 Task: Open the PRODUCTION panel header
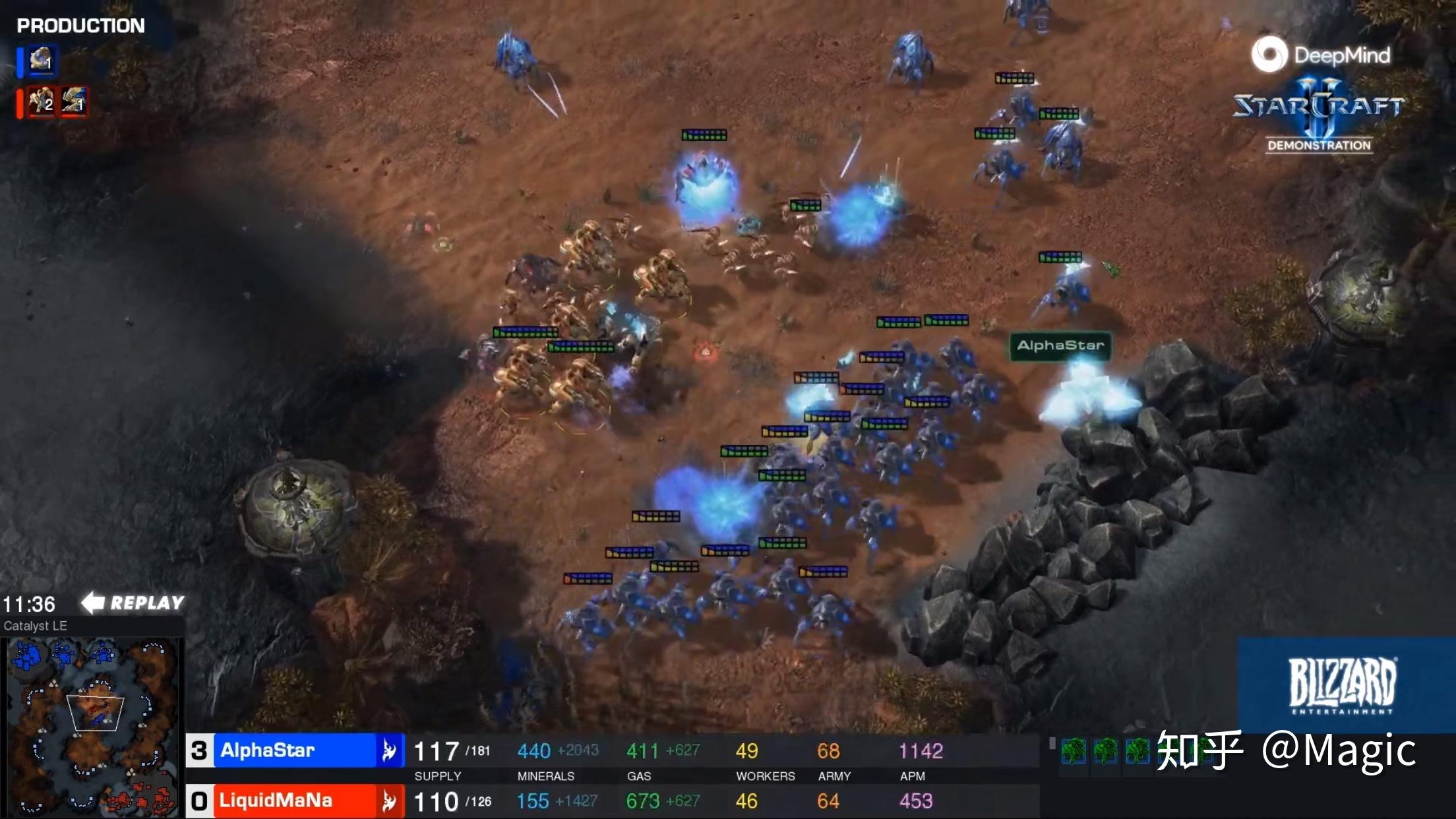coord(80,26)
